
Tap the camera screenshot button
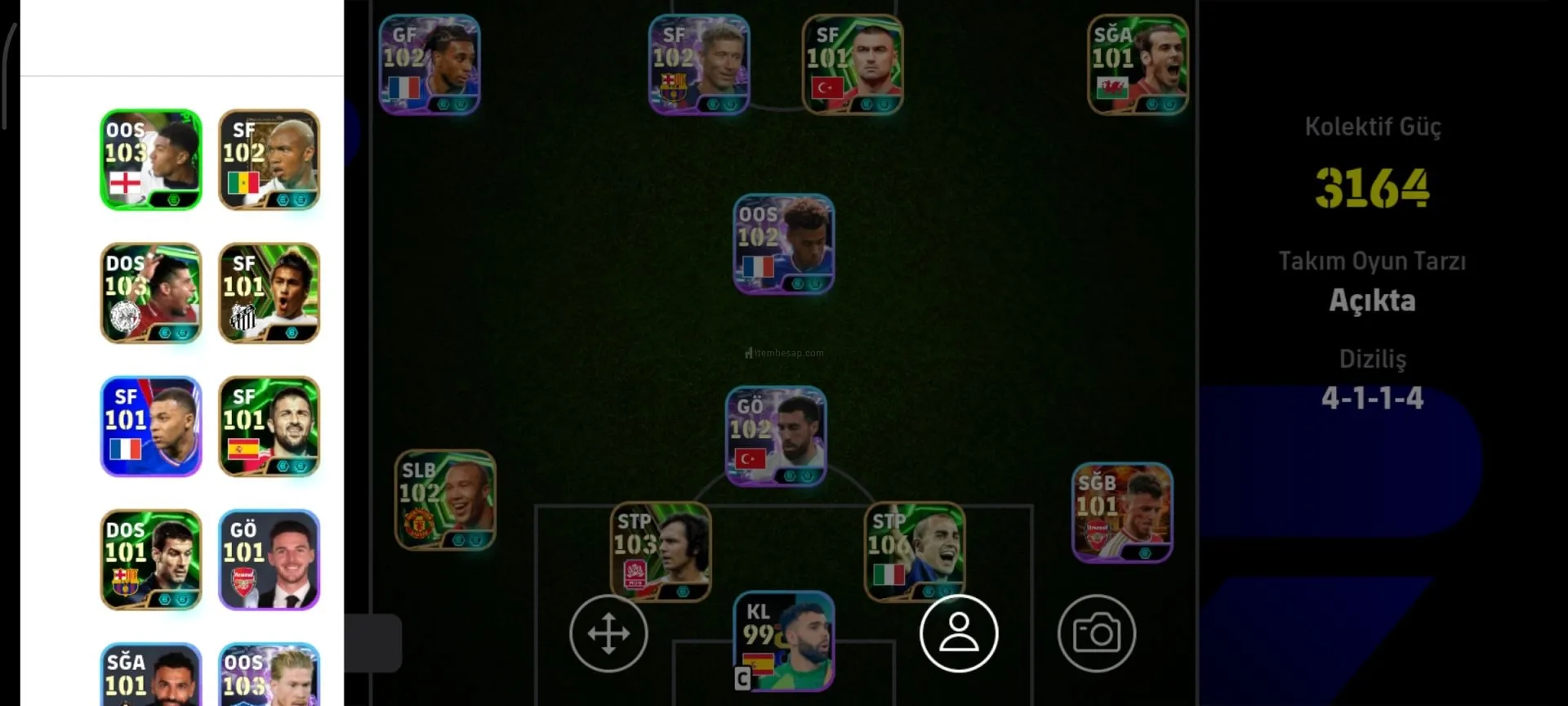[1096, 633]
